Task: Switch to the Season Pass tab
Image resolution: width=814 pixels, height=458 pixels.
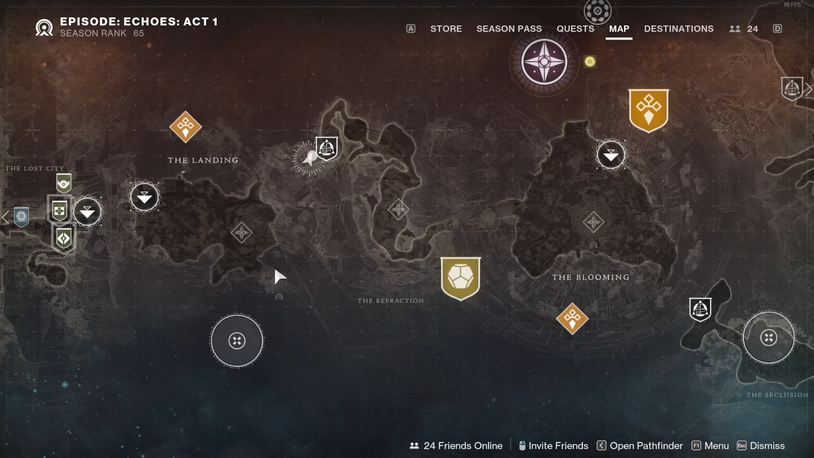Action: click(509, 29)
